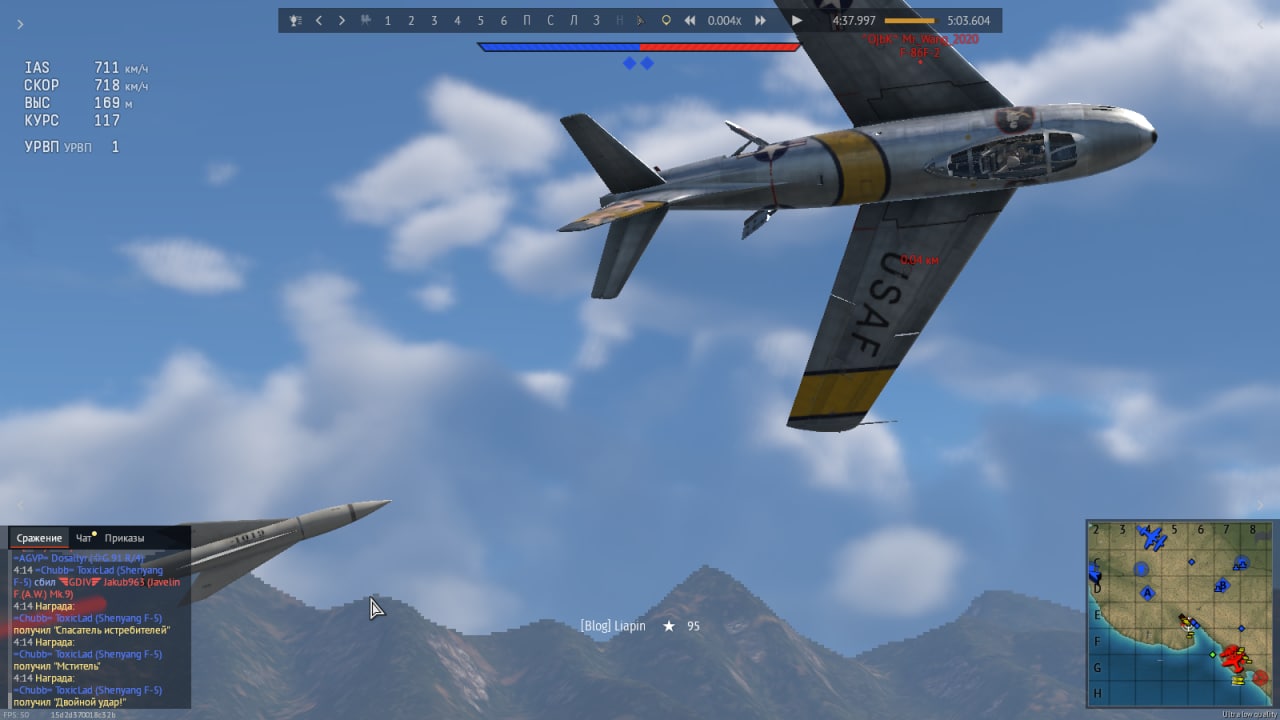Switch to the Чат tab

pos(84,538)
